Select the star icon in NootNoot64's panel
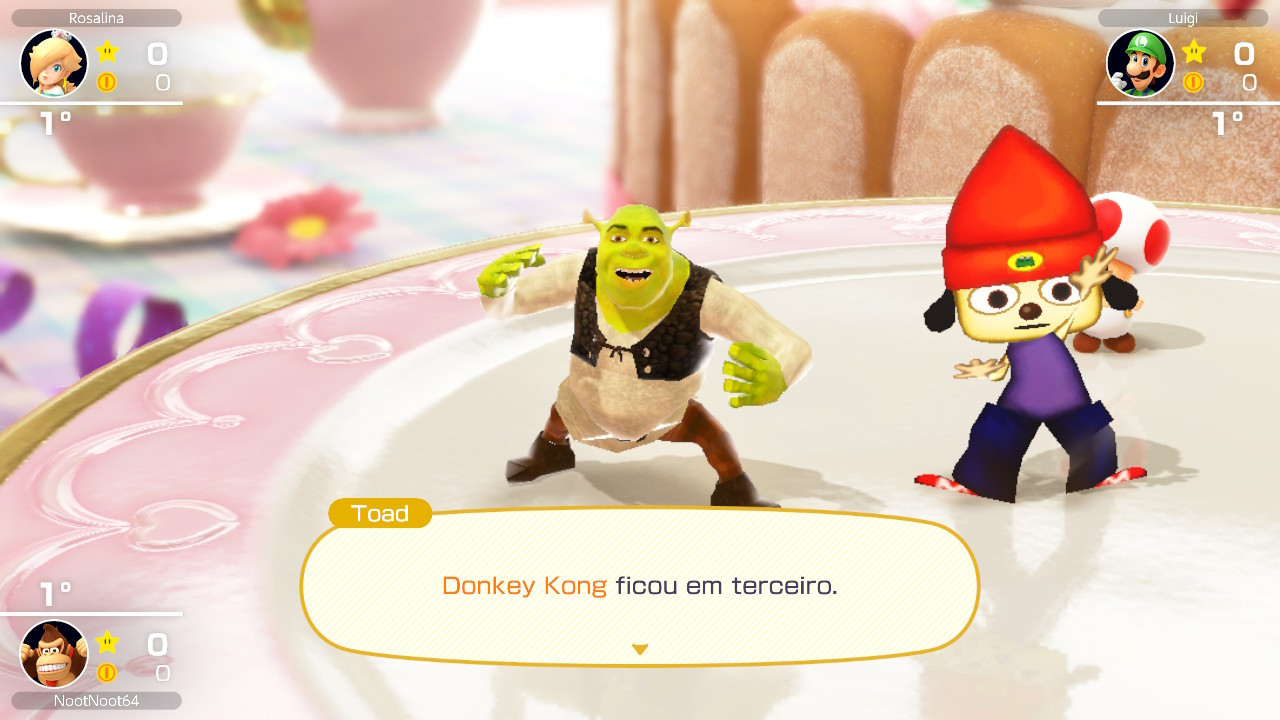 click(105, 643)
